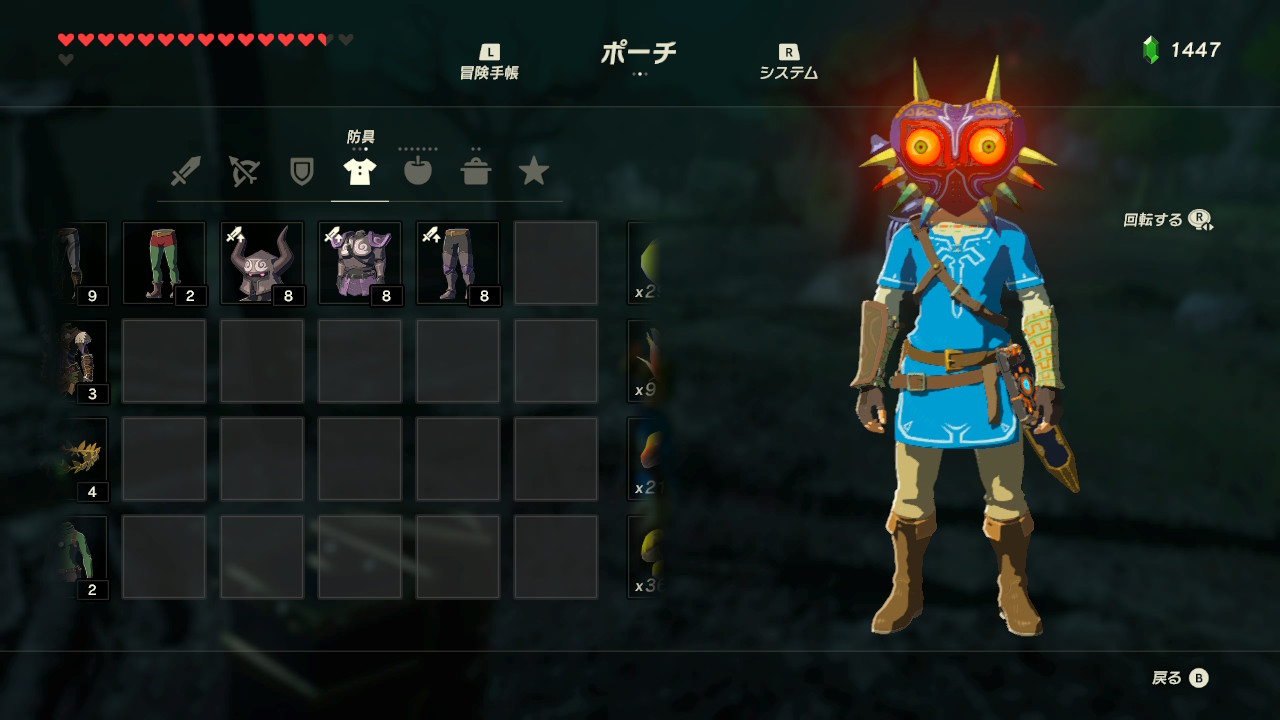1280x720 pixels.
Task: Choose the dark trousers armor slot
Action: point(458,263)
